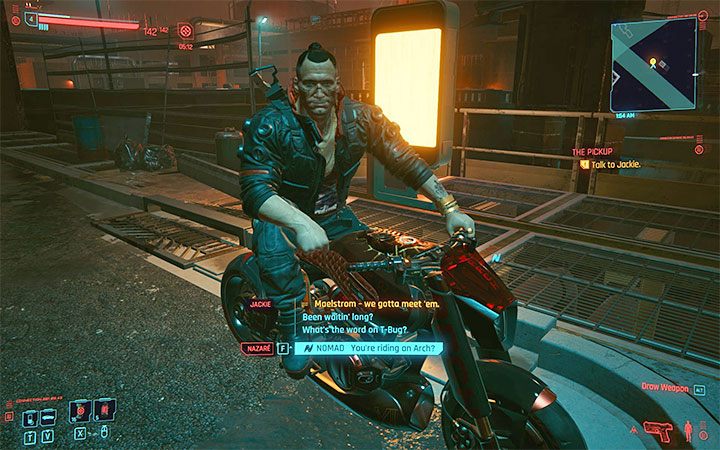The image size is (720, 450).
Task: Click the yellow player marker on minimap
Action: pyautogui.click(x=653, y=63)
